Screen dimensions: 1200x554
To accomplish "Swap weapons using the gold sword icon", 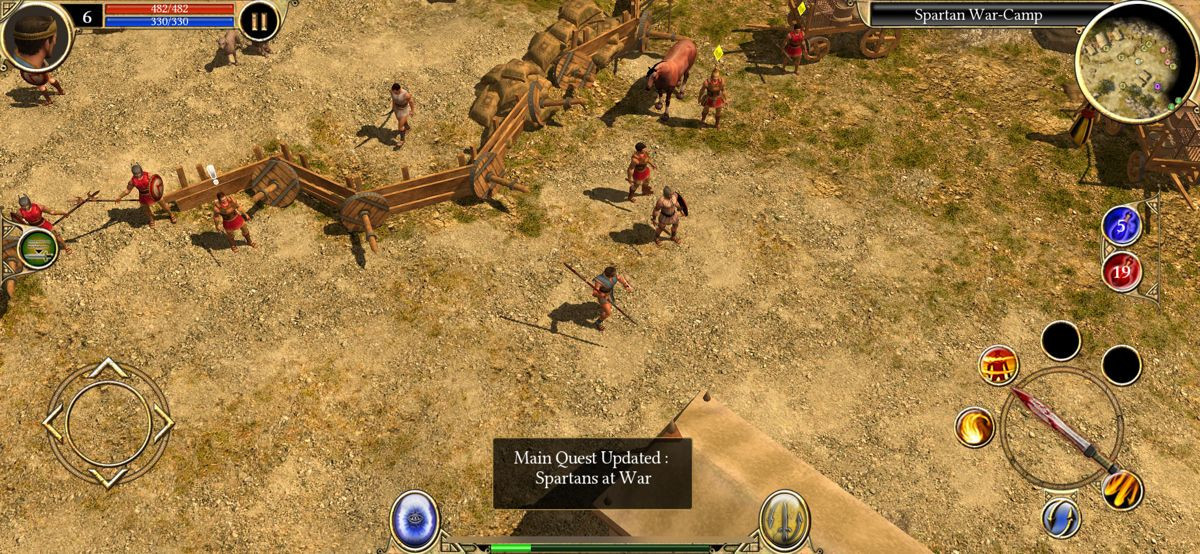I will pos(783,519).
